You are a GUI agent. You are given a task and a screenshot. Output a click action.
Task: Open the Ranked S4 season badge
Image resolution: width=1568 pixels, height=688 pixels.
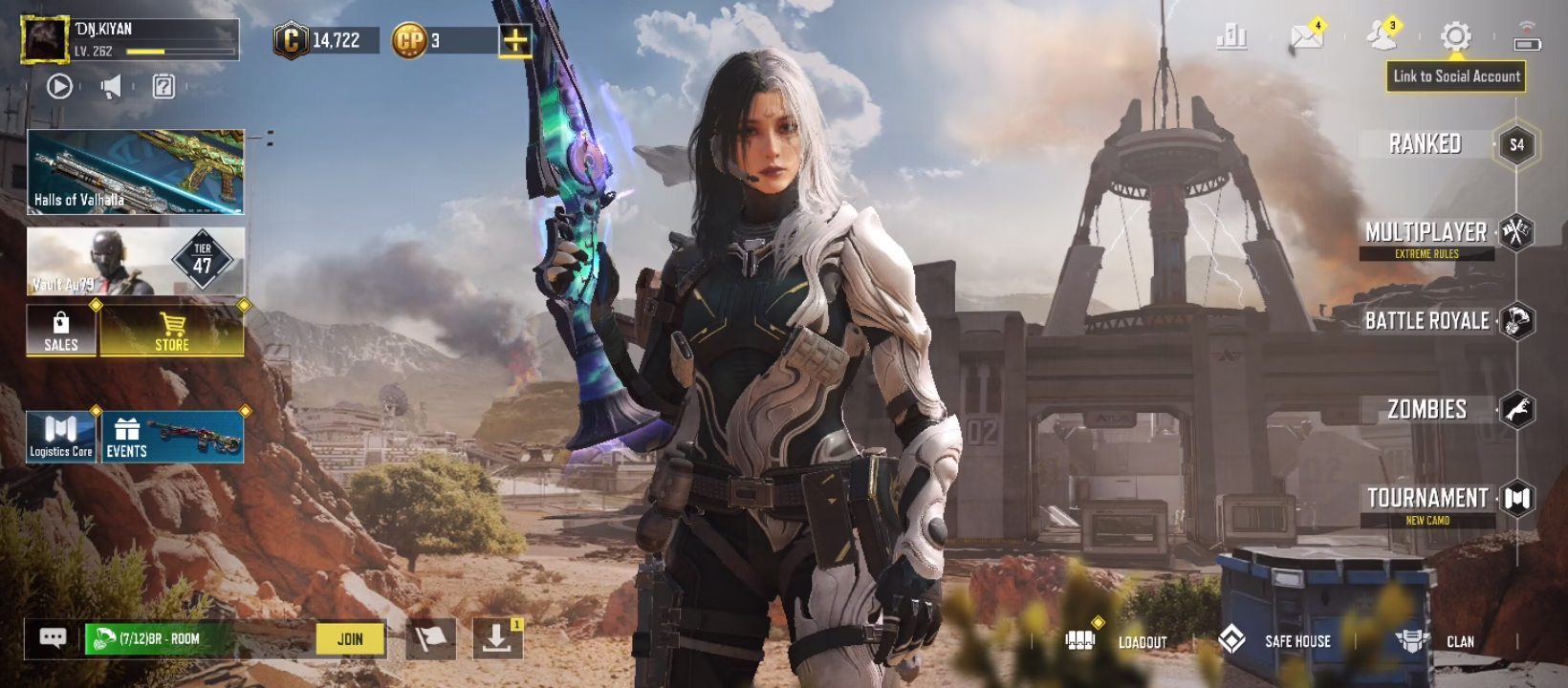(1517, 144)
